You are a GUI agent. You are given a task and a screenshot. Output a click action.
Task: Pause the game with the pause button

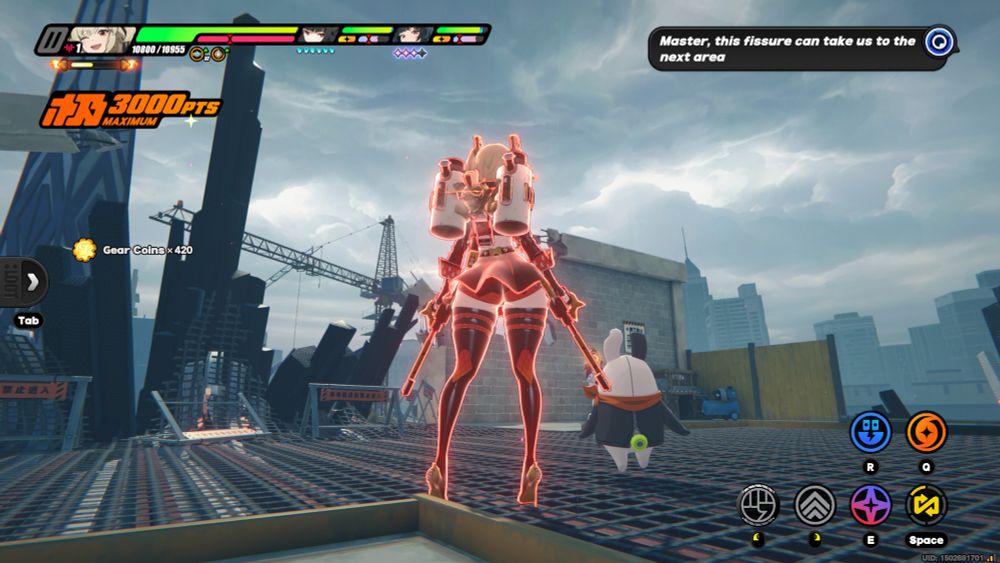point(52,41)
